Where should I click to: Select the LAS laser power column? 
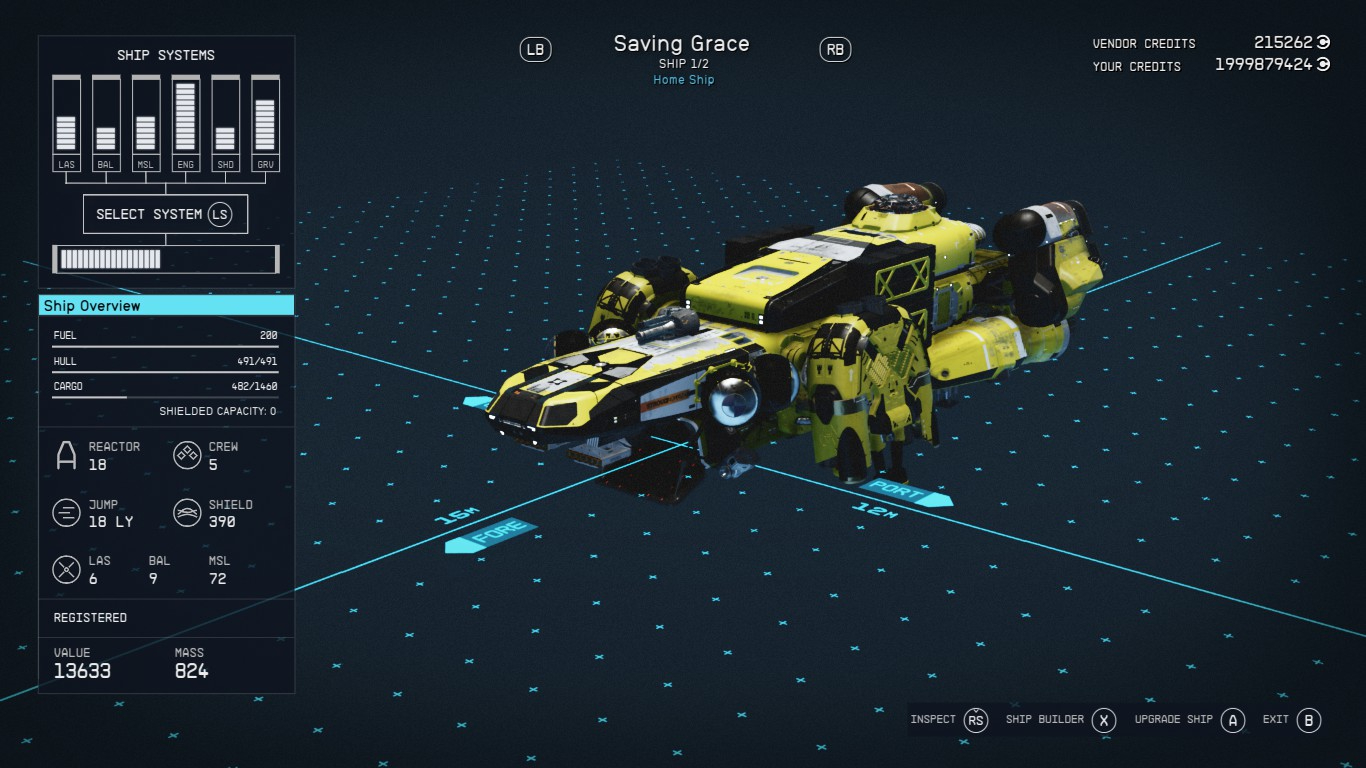click(x=66, y=122)
